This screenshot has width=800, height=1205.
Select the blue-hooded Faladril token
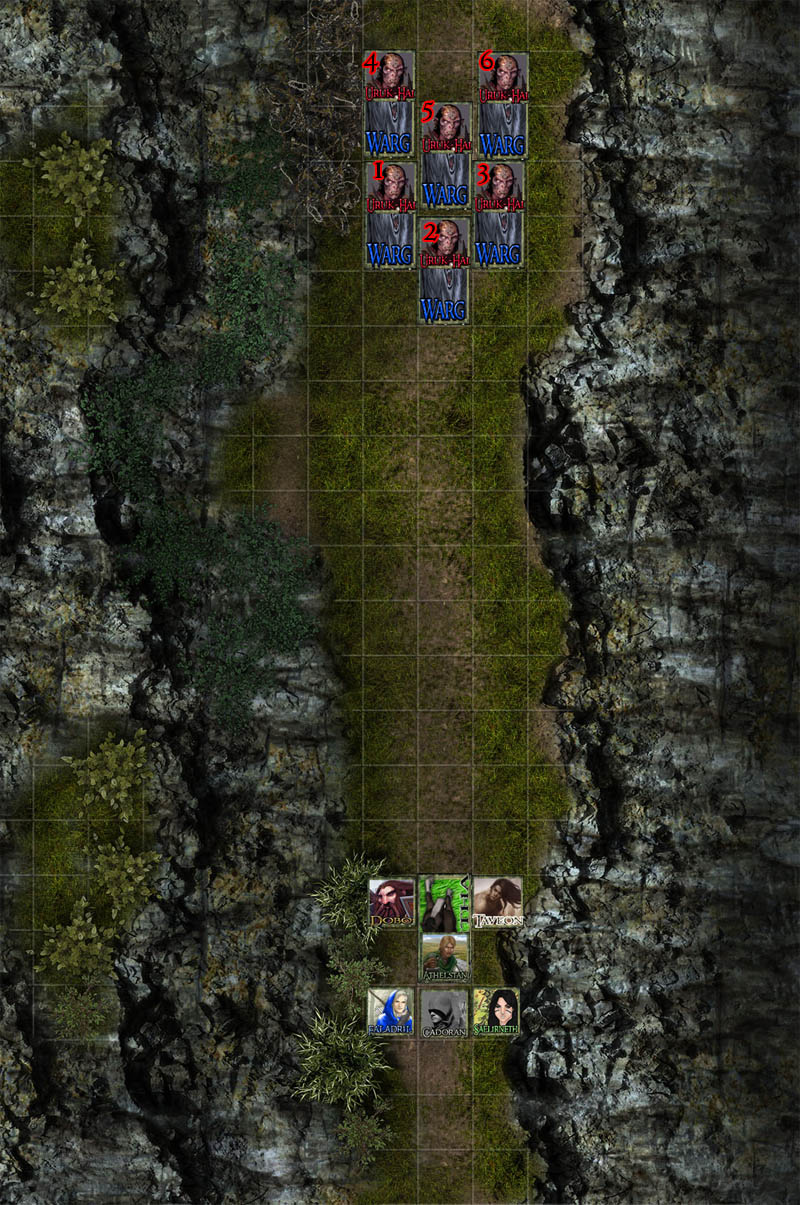point(391,1012)
